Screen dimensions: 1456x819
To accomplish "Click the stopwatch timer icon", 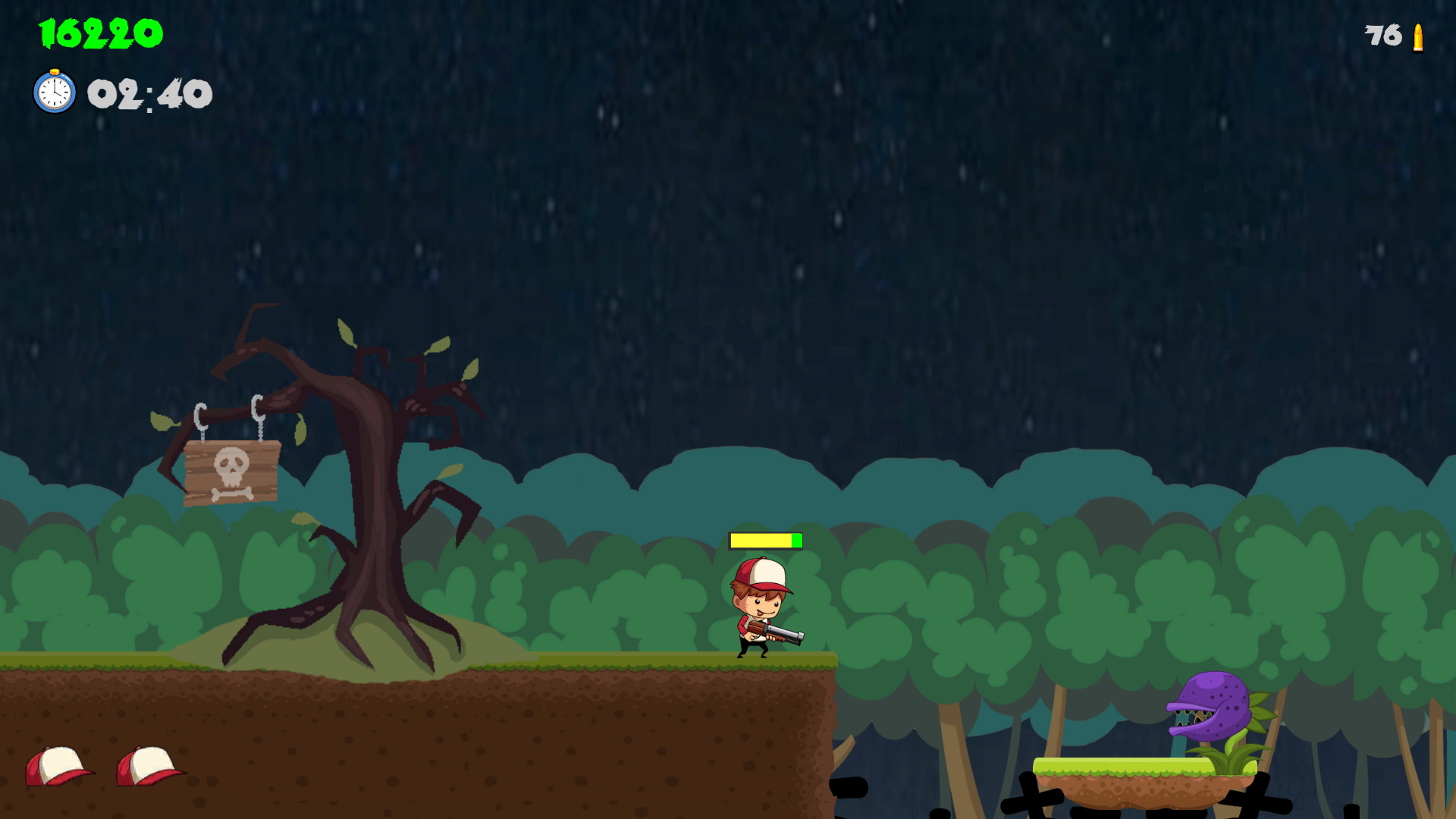I will click(x=54, y=94).
